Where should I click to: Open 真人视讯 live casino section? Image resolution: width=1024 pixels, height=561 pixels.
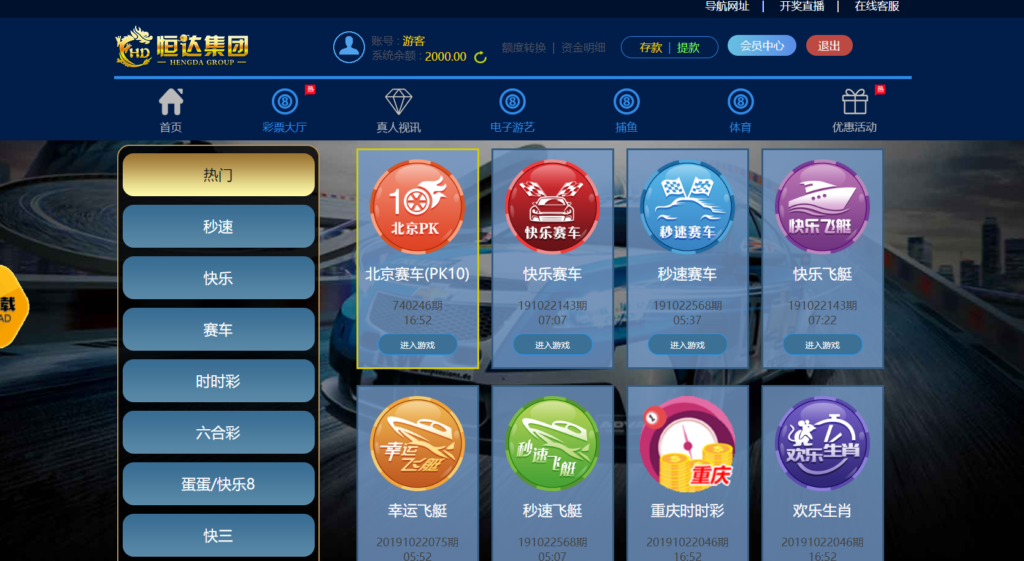tap(398, 110)
